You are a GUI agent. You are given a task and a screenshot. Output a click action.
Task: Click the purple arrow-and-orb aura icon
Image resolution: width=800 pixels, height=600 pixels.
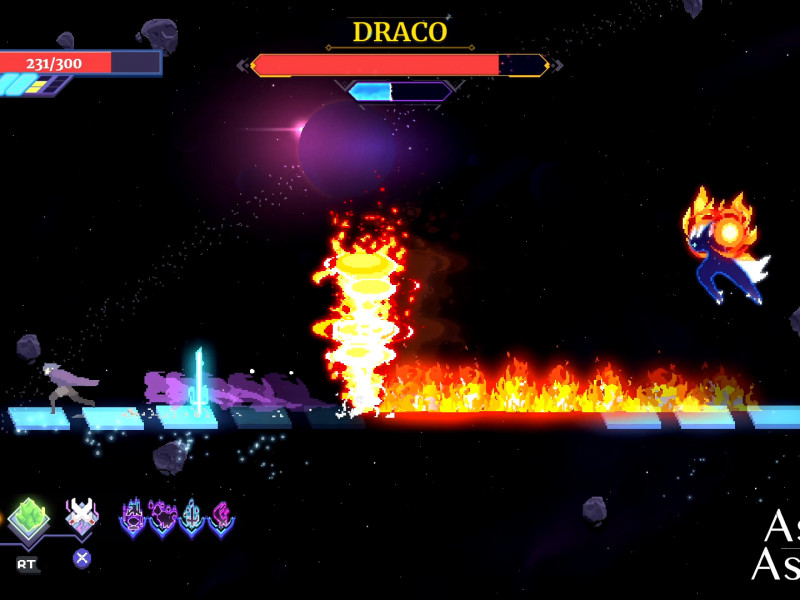click(133, 518)
